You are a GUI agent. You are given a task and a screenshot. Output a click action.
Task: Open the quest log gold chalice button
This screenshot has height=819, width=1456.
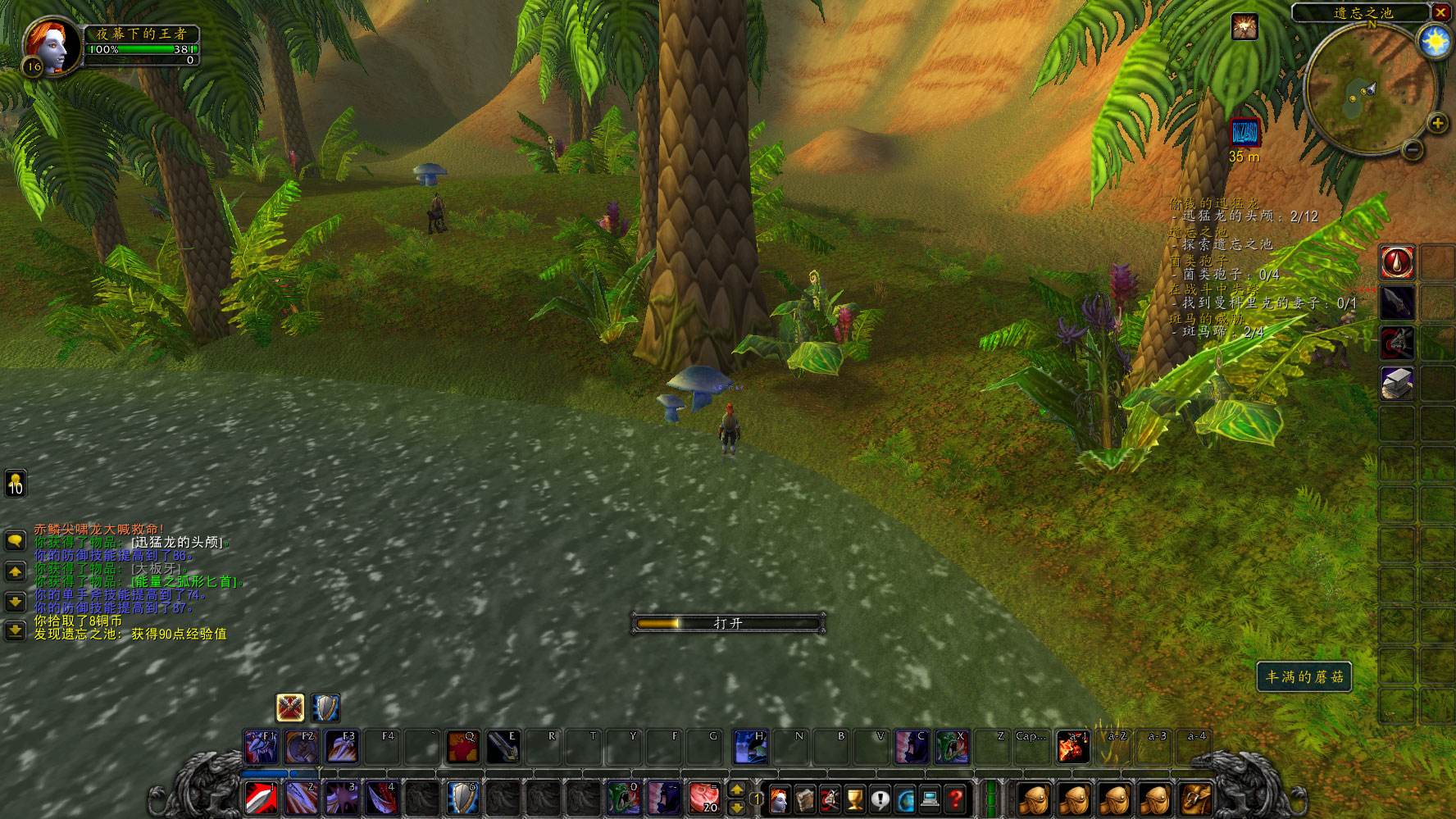pyautogui.click(x=855, y=798)
